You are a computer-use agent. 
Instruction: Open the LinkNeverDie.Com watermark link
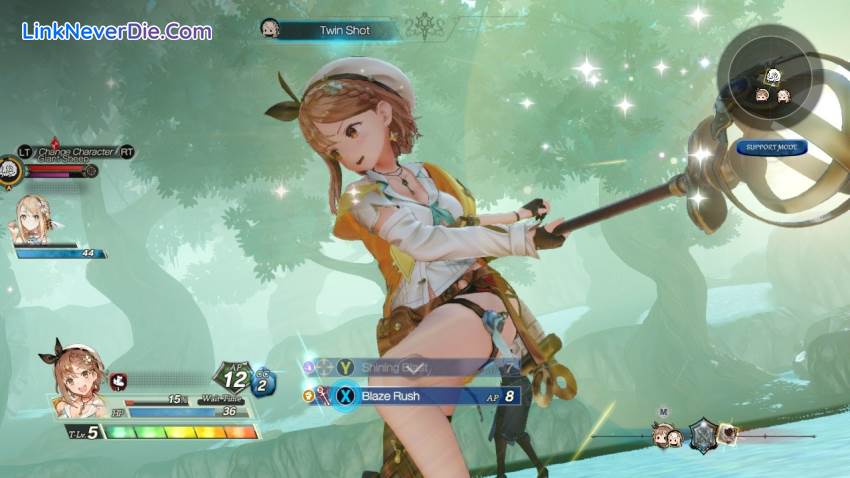pos(116,31)
